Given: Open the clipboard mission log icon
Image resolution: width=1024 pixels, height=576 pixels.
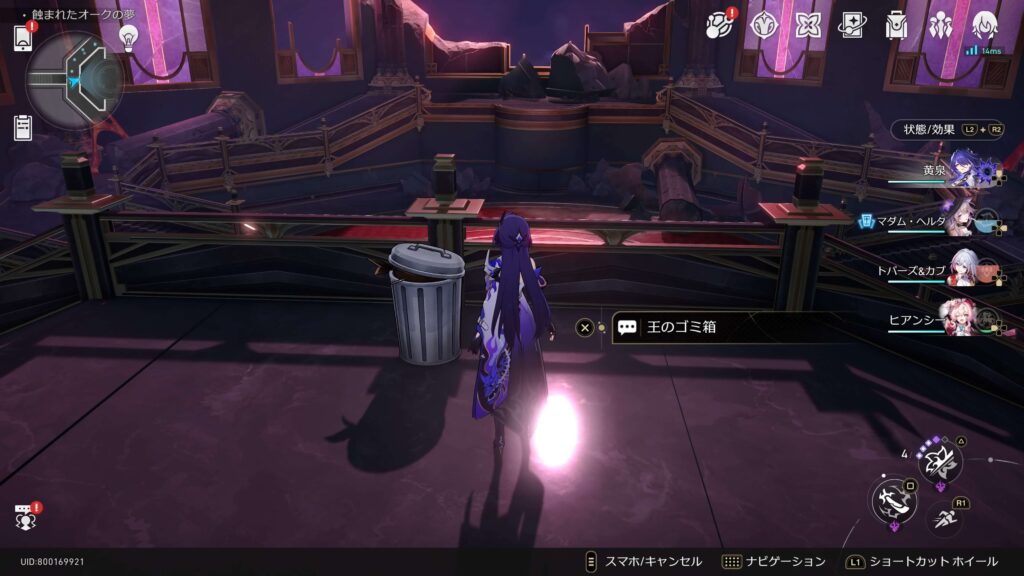Looking at the screenshot, I should point(23,127).
